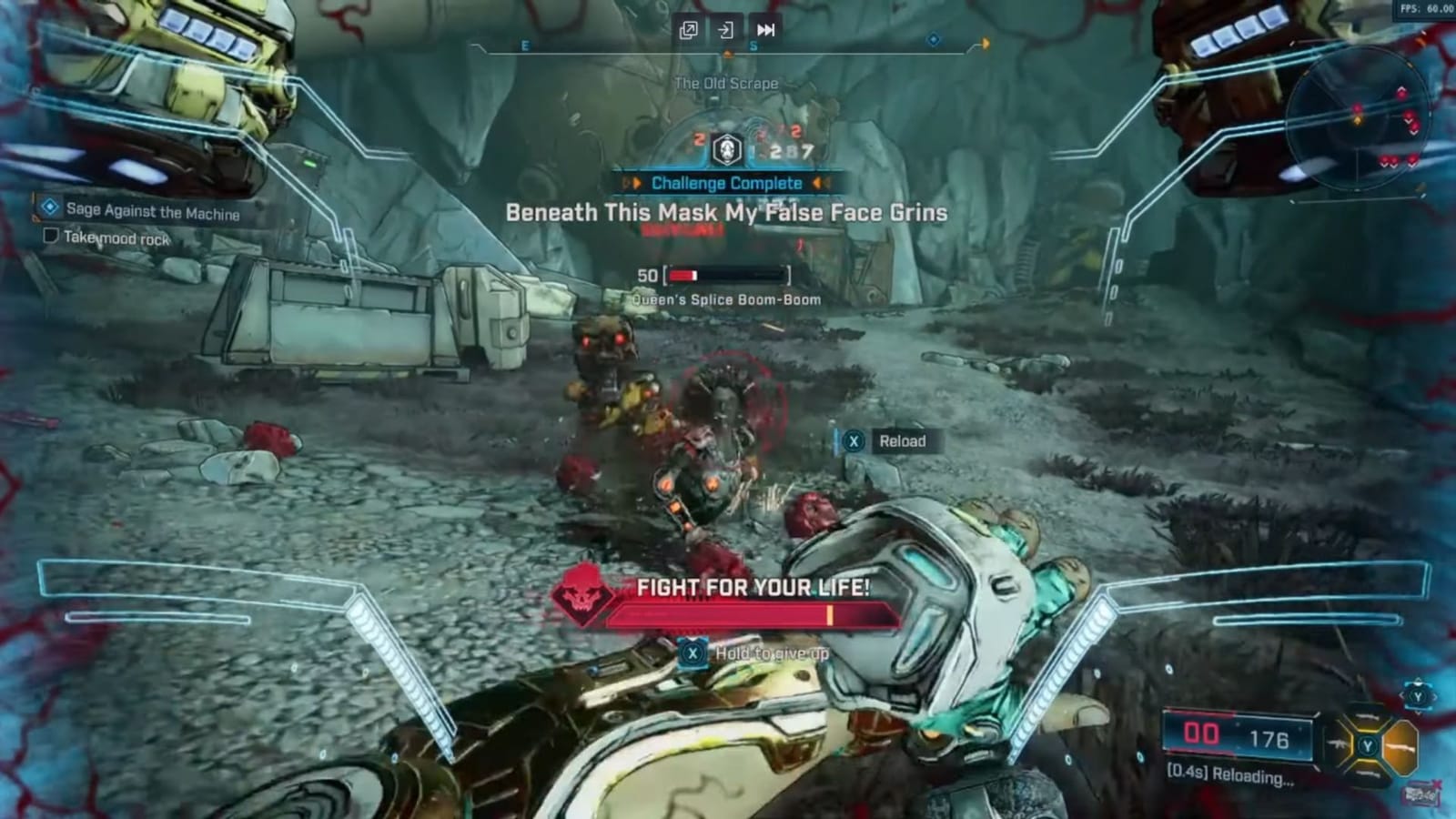
Task: Click the skip-forward icon at top center
Action: pos(764,30)
